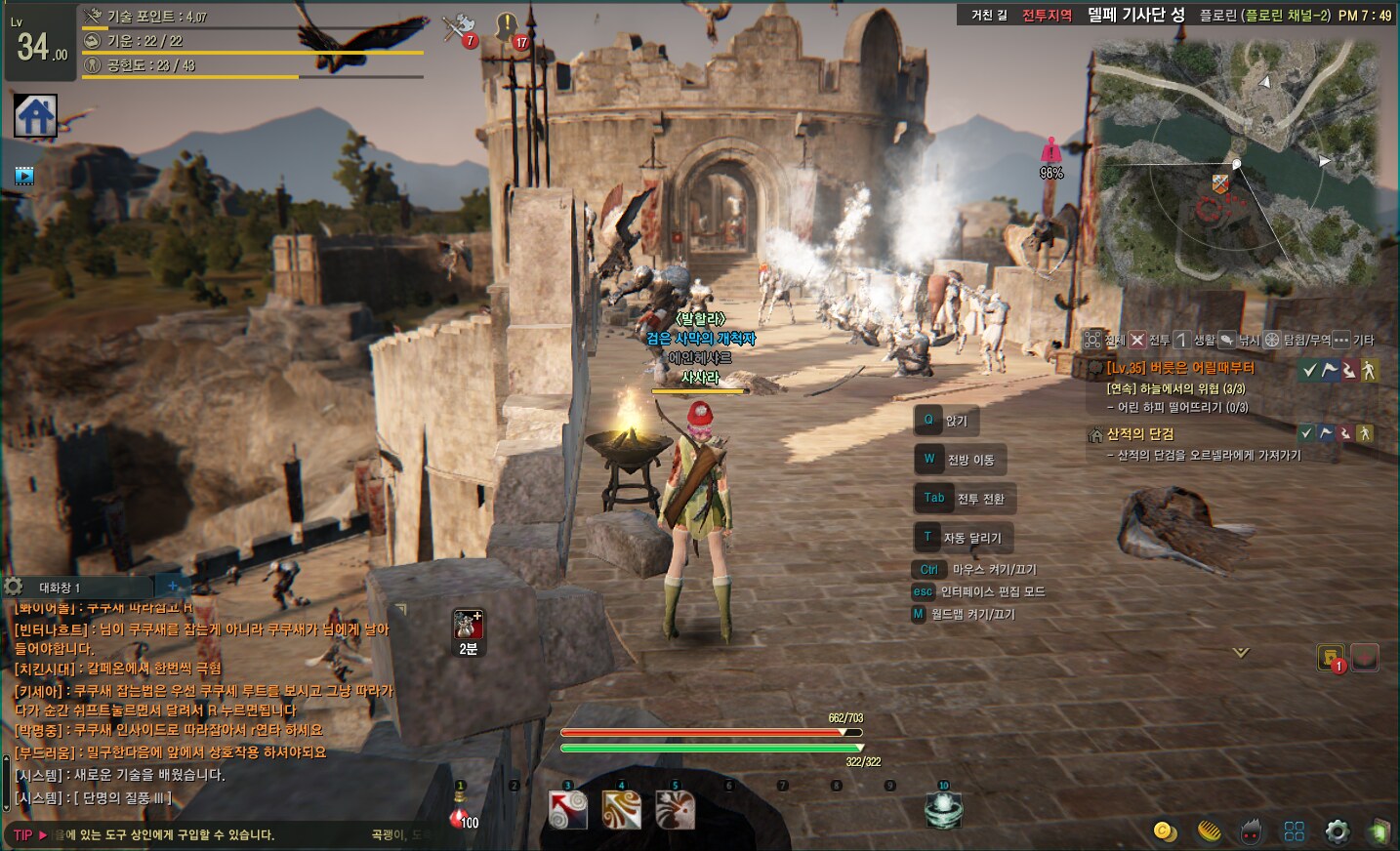Open the exclamation notification with badge 17
This screenshot has height=851, width=1400.
pos(508,28)
